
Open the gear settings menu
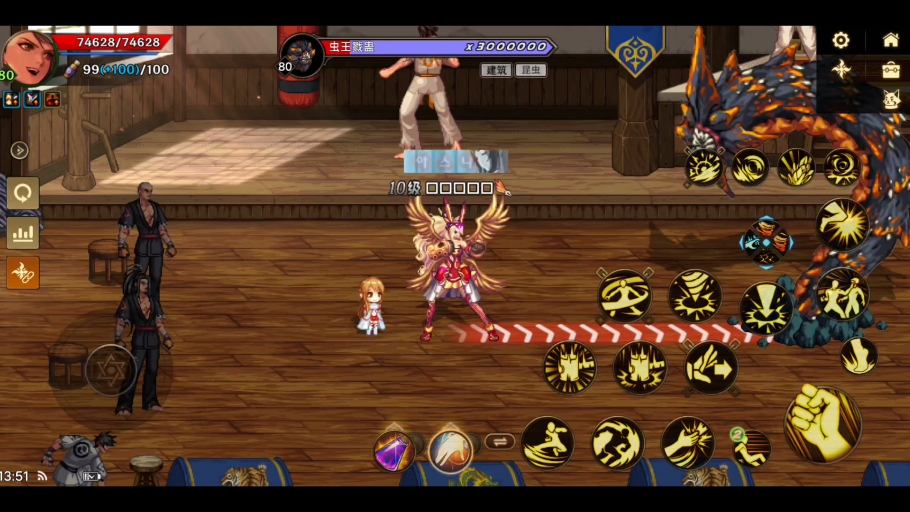841,40
